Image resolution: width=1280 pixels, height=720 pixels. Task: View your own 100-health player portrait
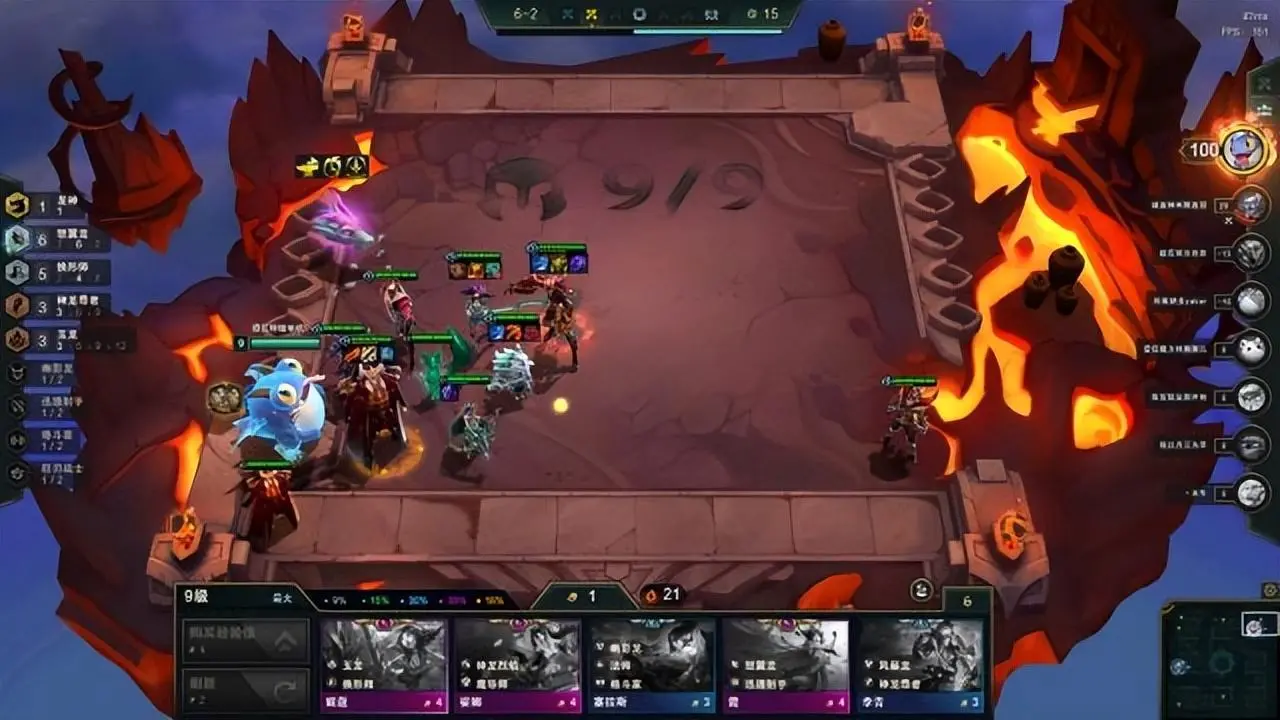point(1243,150)
